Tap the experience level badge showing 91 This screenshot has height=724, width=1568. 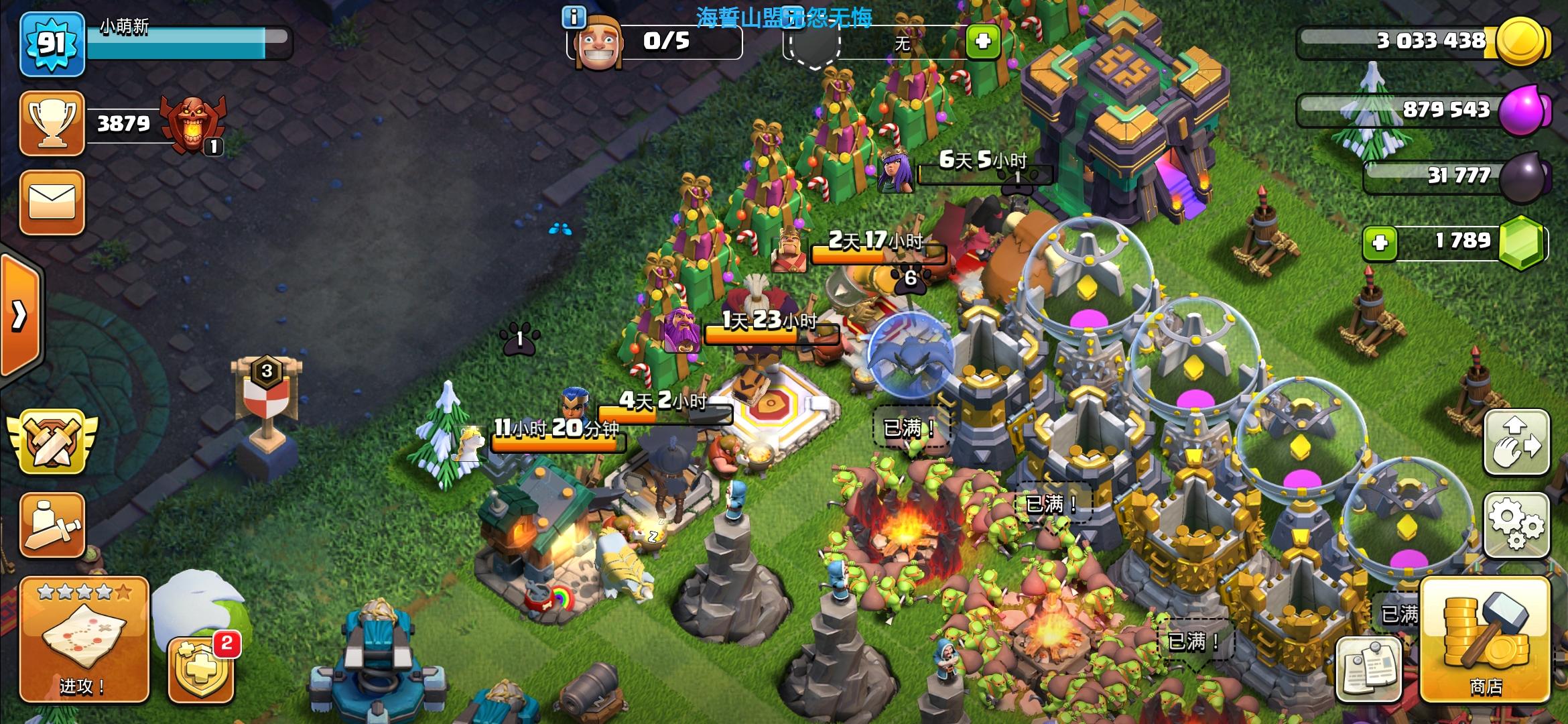[x=52, y=46]
